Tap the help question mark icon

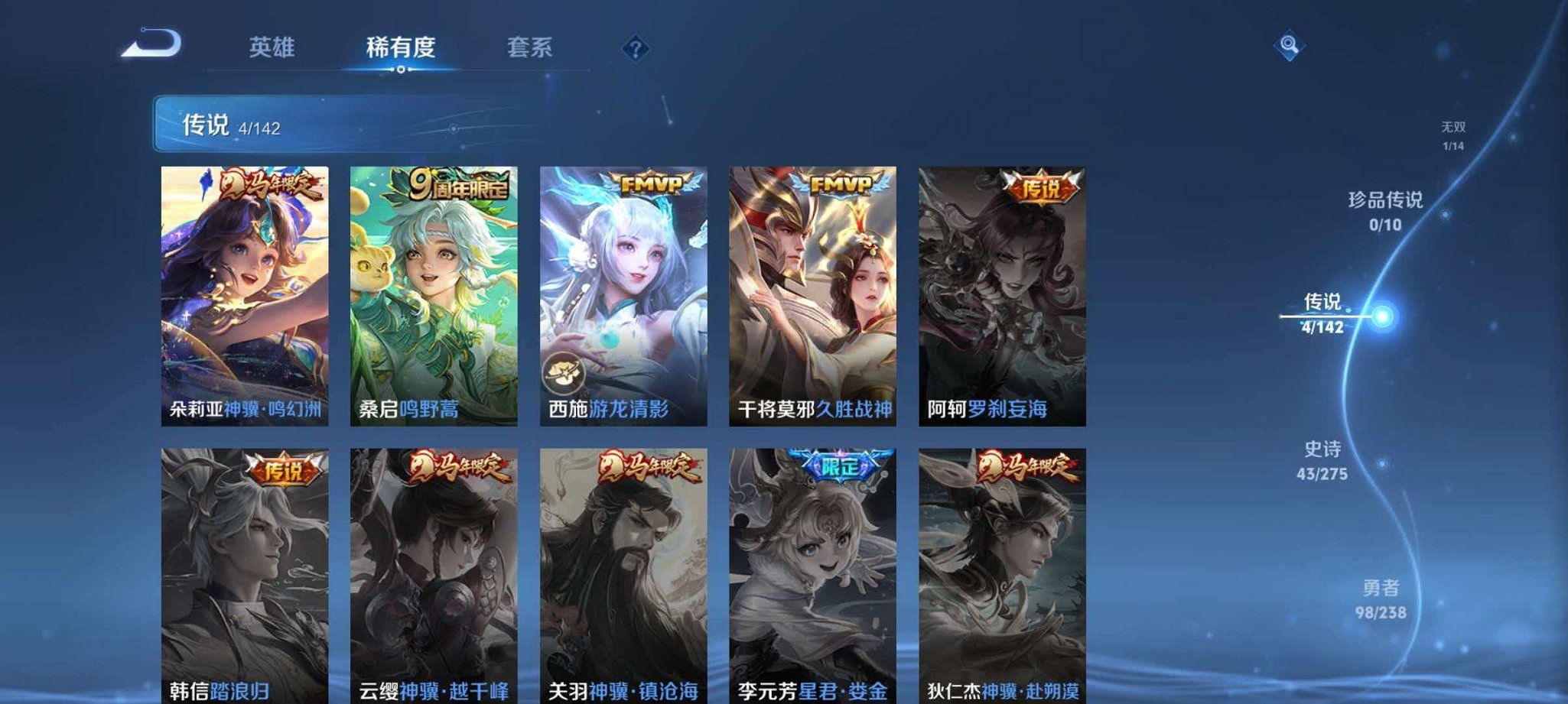click(x=635, y=50)
